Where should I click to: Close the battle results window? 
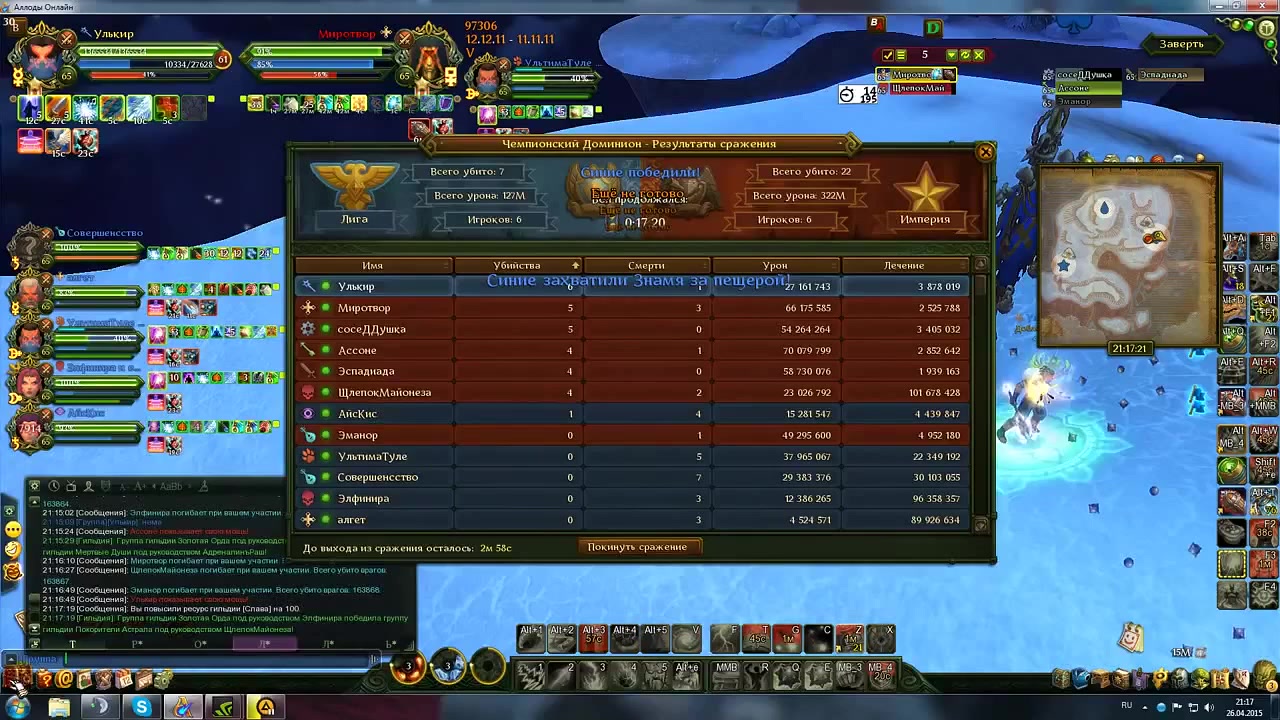click(x=985, y=152)
